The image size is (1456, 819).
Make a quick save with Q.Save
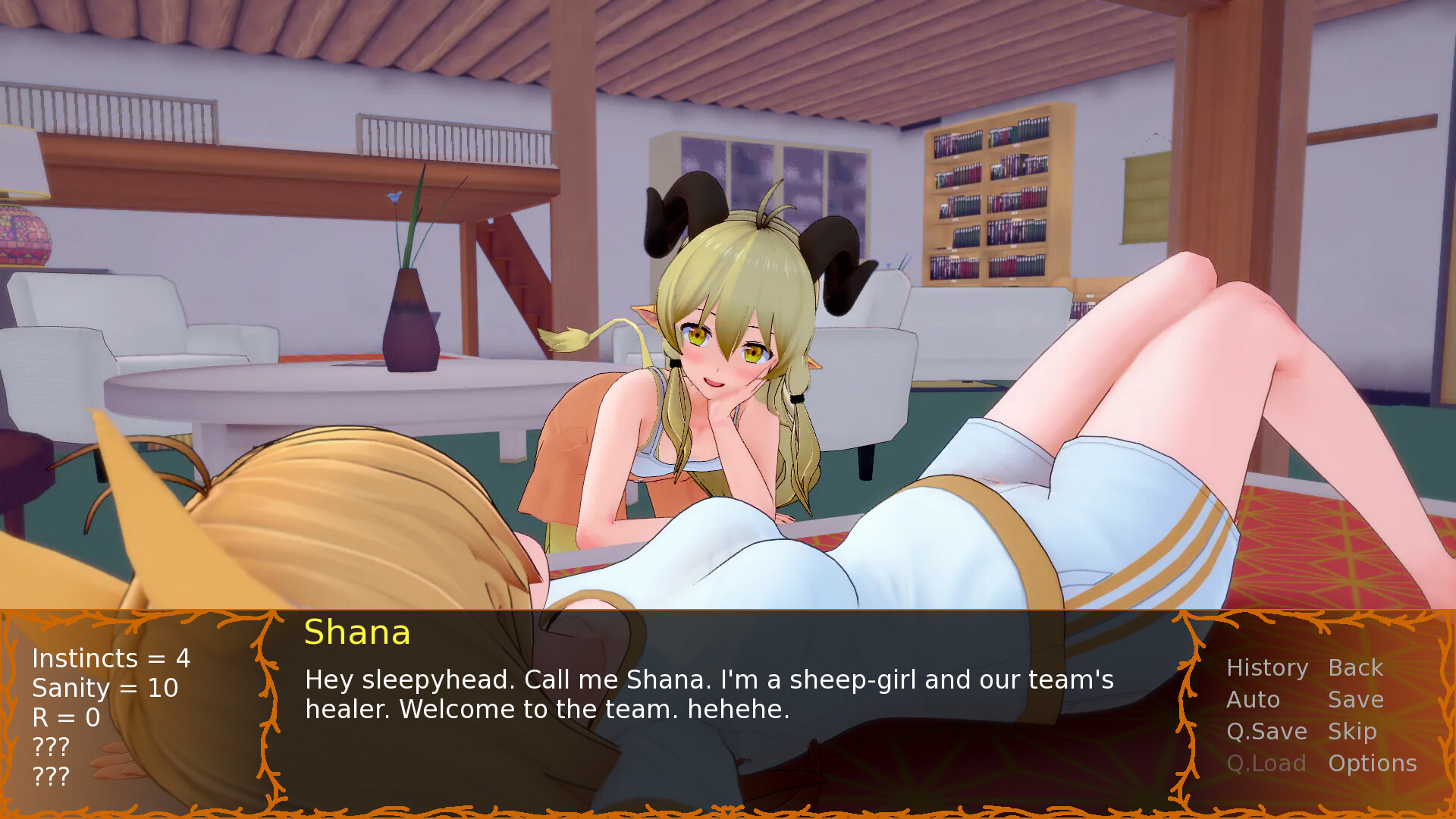tap(1266, 732)
